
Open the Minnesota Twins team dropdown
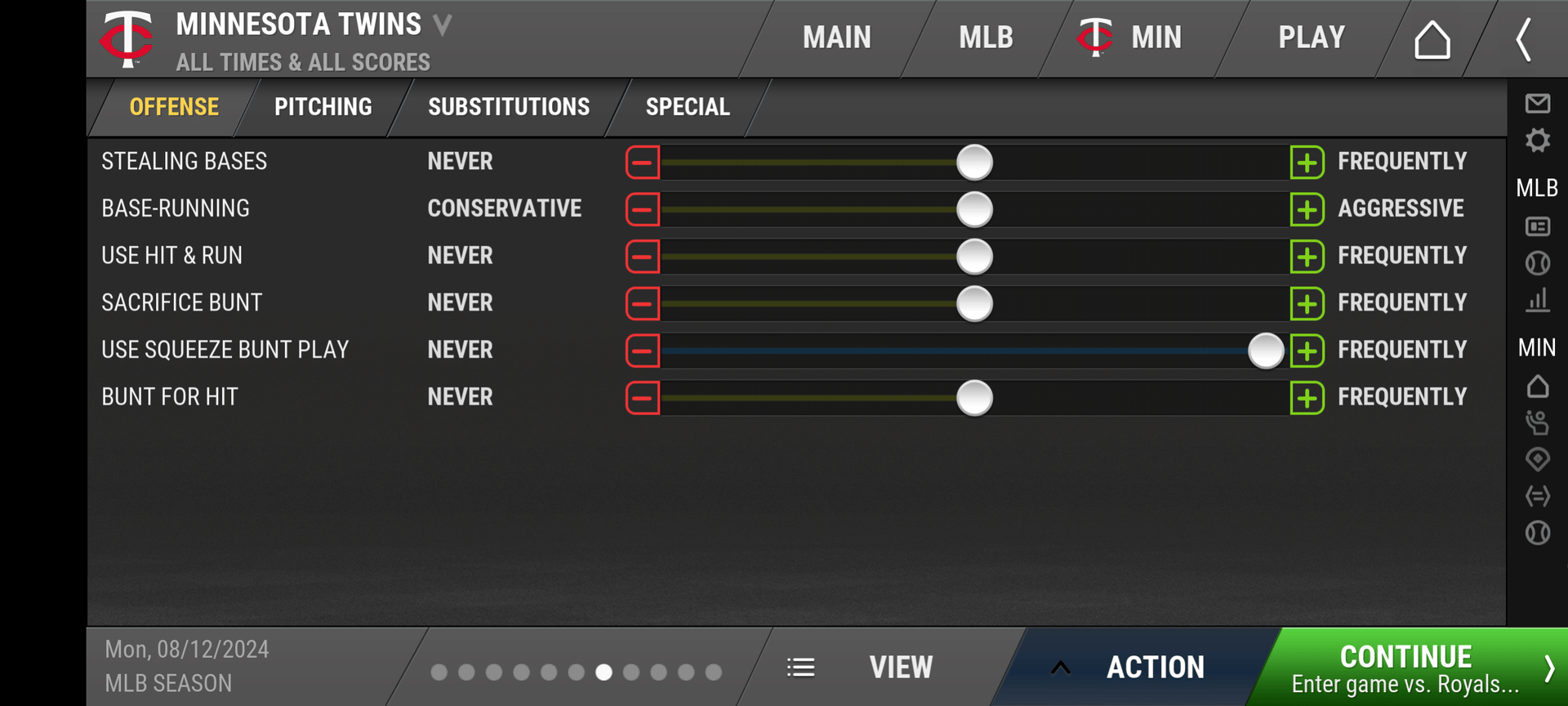[442, 25]
